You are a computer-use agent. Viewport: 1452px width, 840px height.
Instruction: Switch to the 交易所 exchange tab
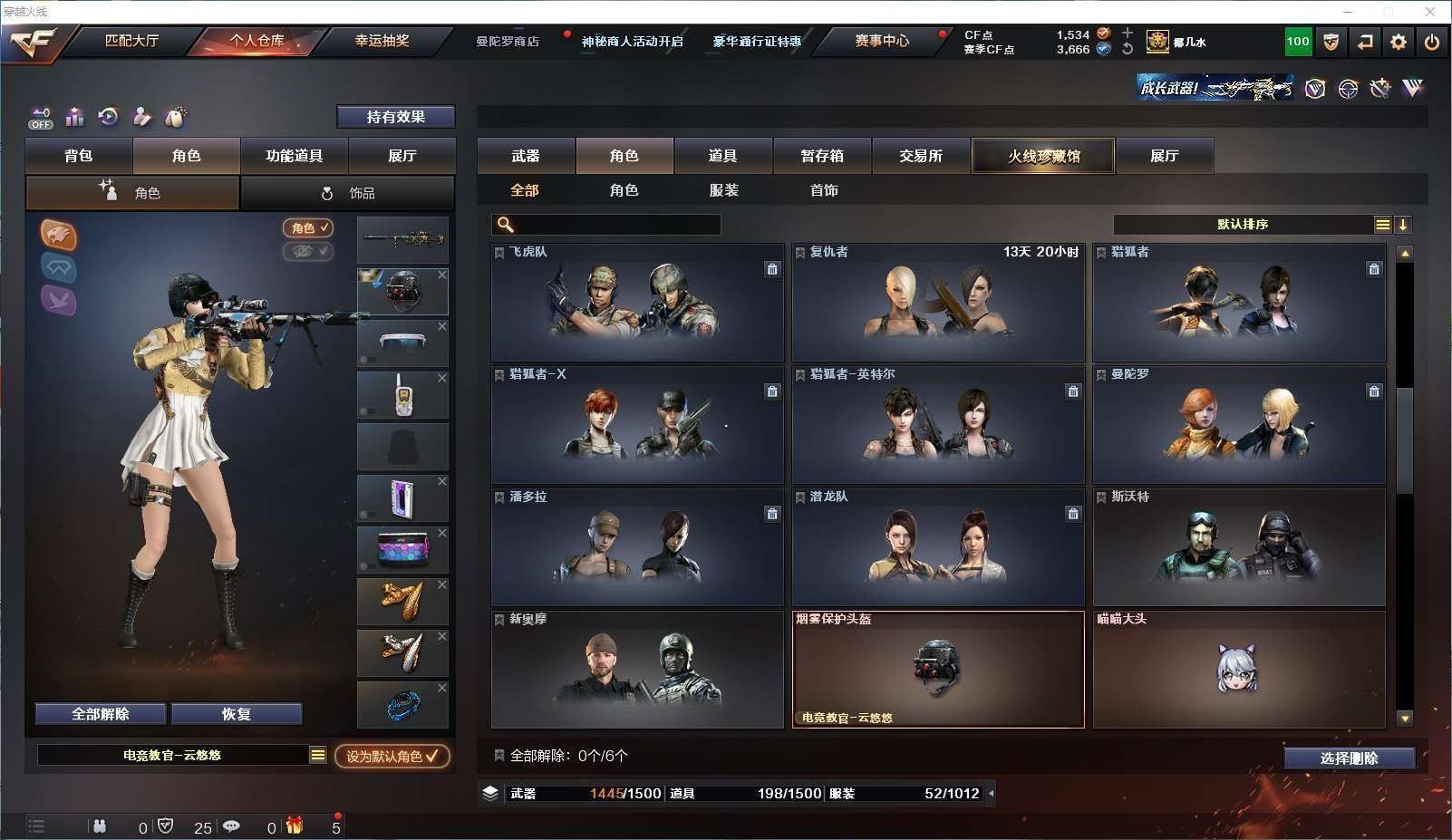(x=921, y=156)
